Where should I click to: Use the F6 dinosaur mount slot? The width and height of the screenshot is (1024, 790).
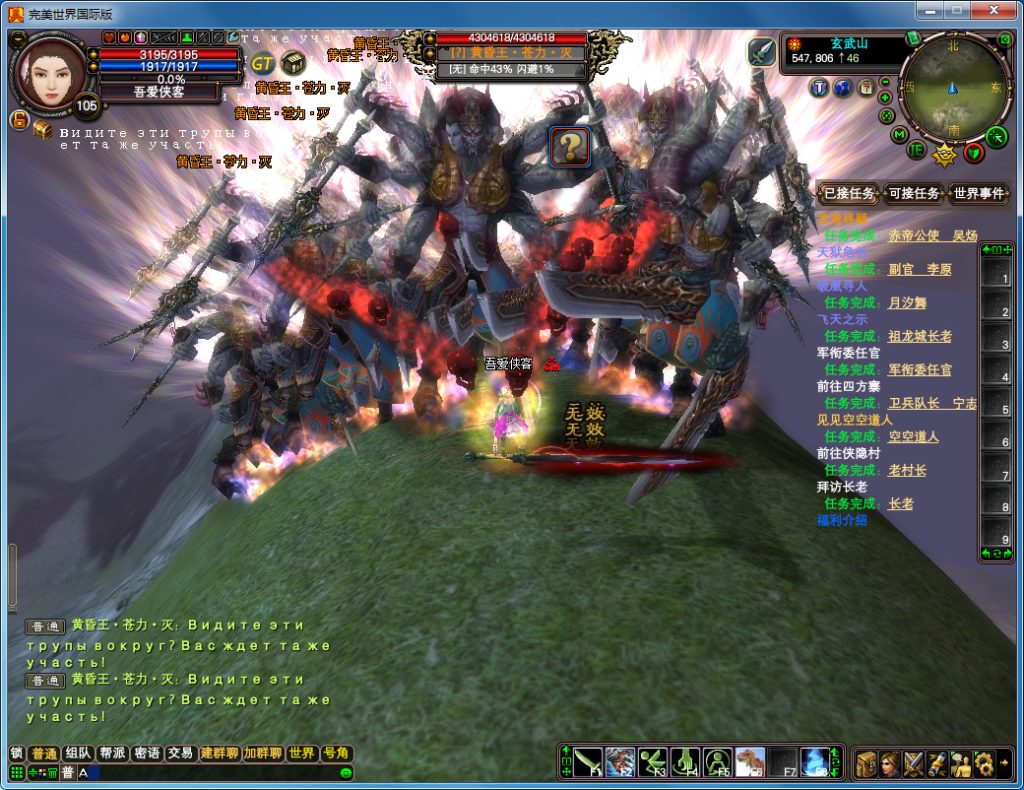pos(750,762)
